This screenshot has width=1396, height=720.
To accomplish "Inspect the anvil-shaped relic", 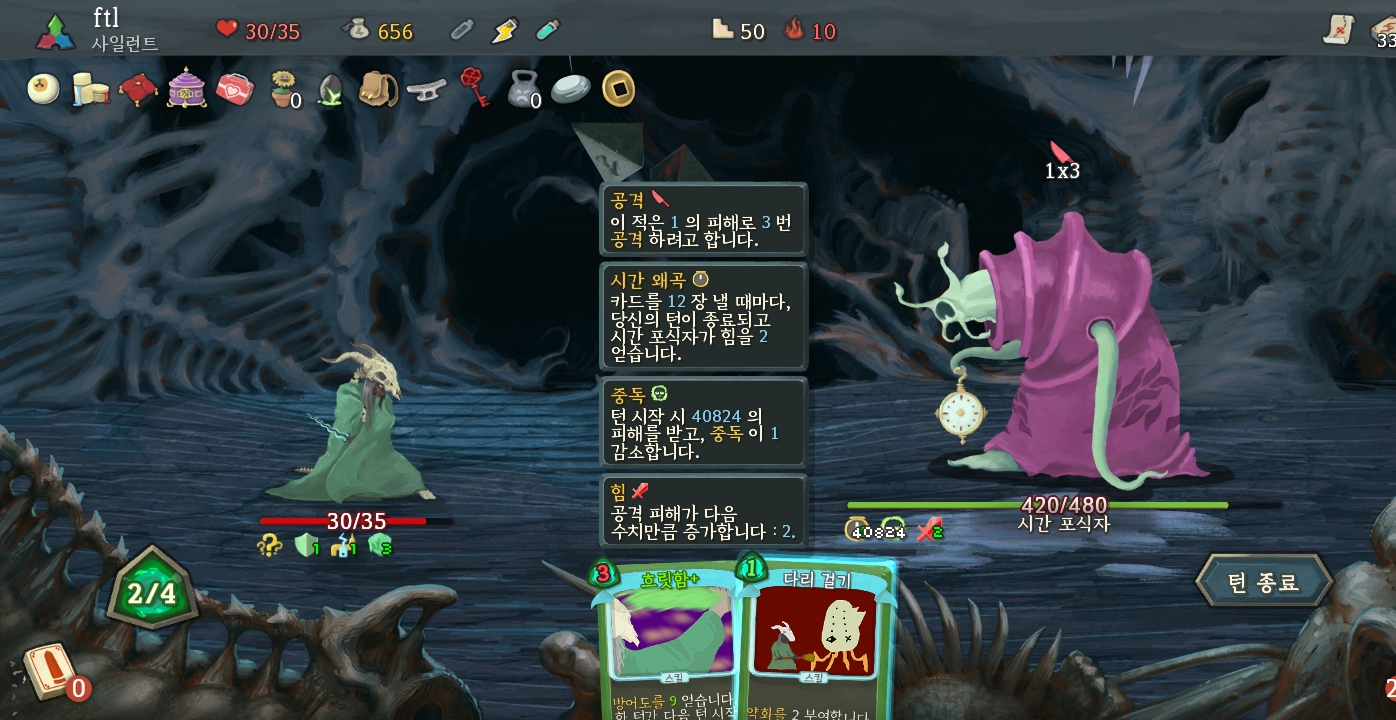I will tap(426, 89).
